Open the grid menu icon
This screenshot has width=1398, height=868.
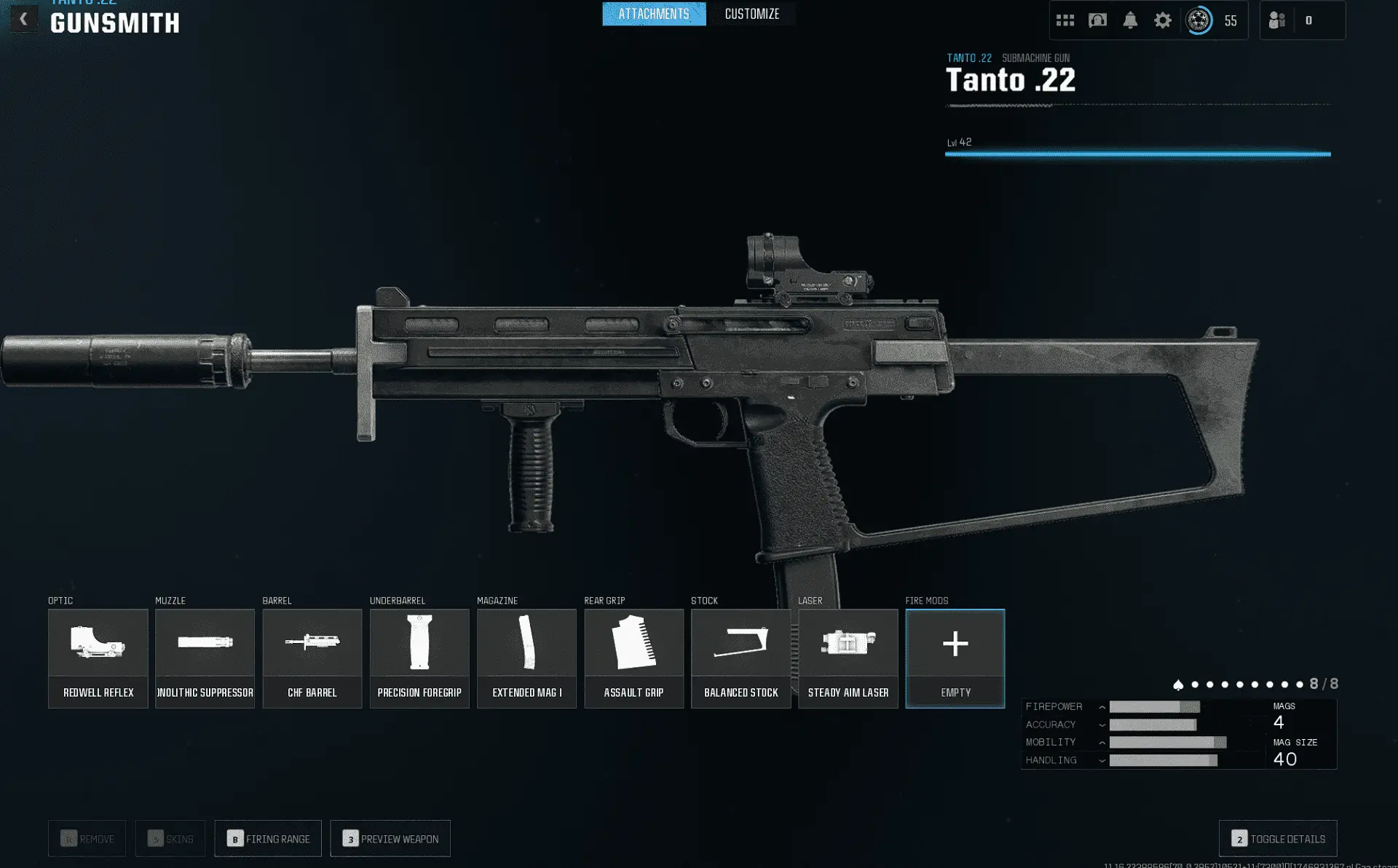1065,20
